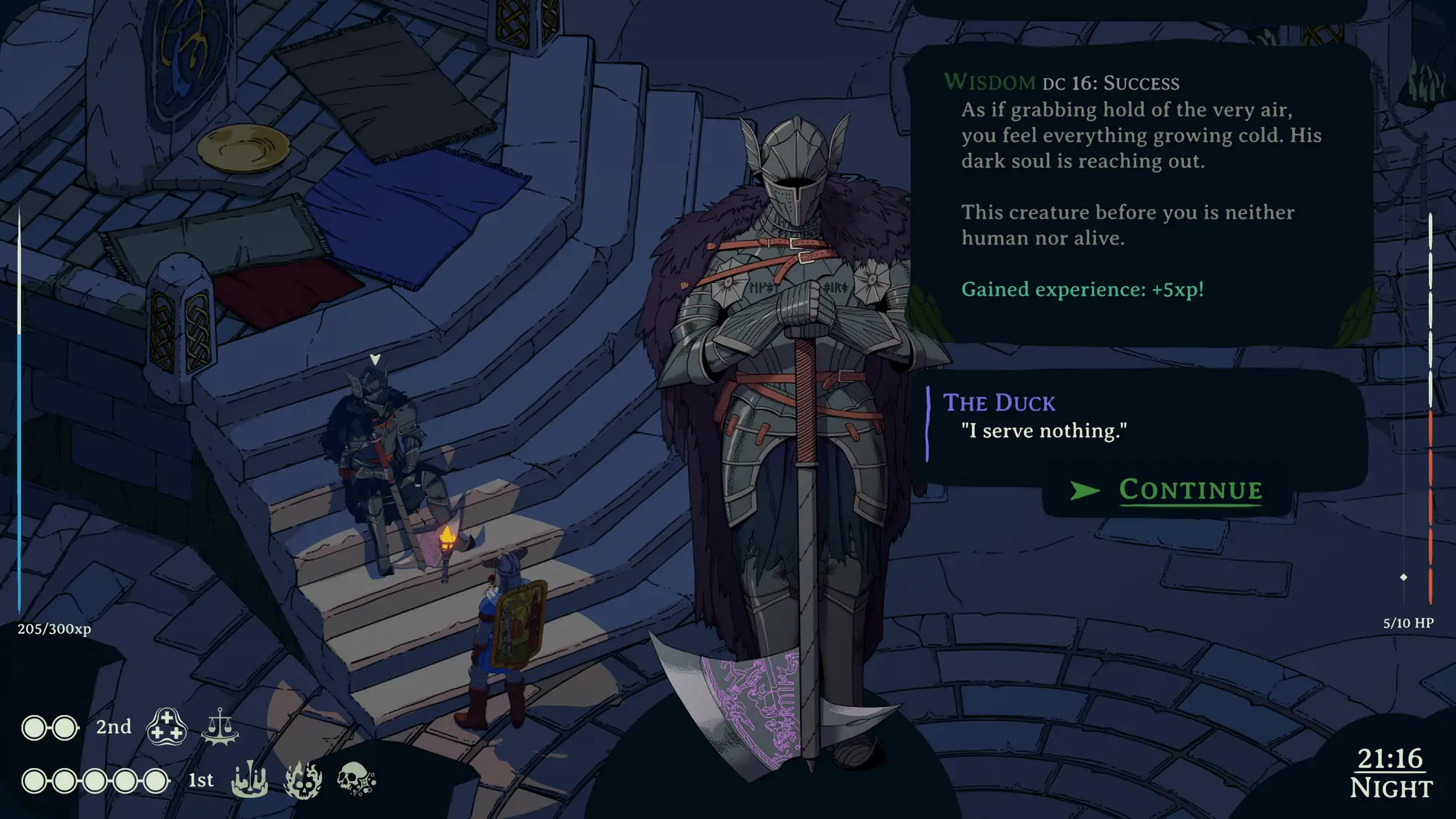Choose the skull with sparkles spell

coord(355,780)
